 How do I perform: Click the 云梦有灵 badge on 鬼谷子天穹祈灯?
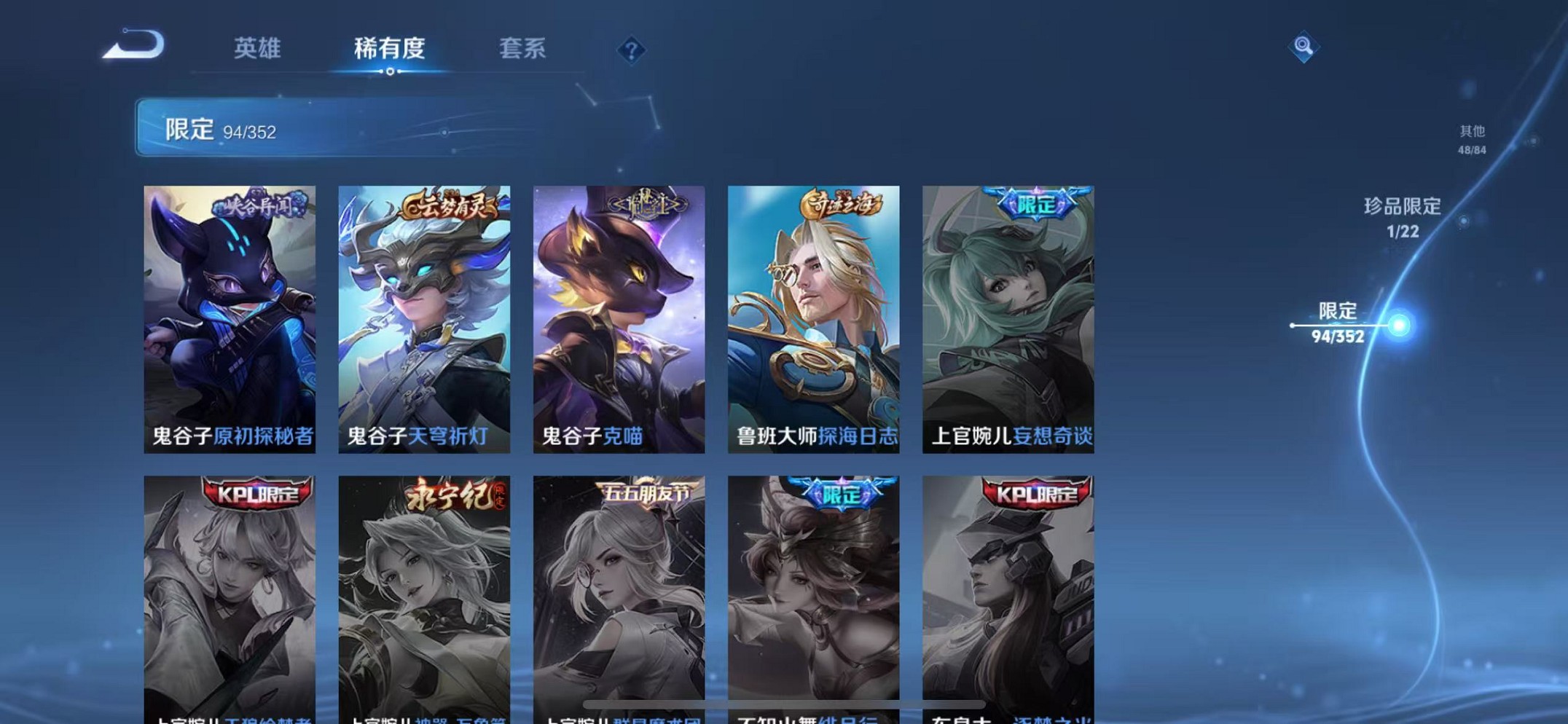(447, 205)
